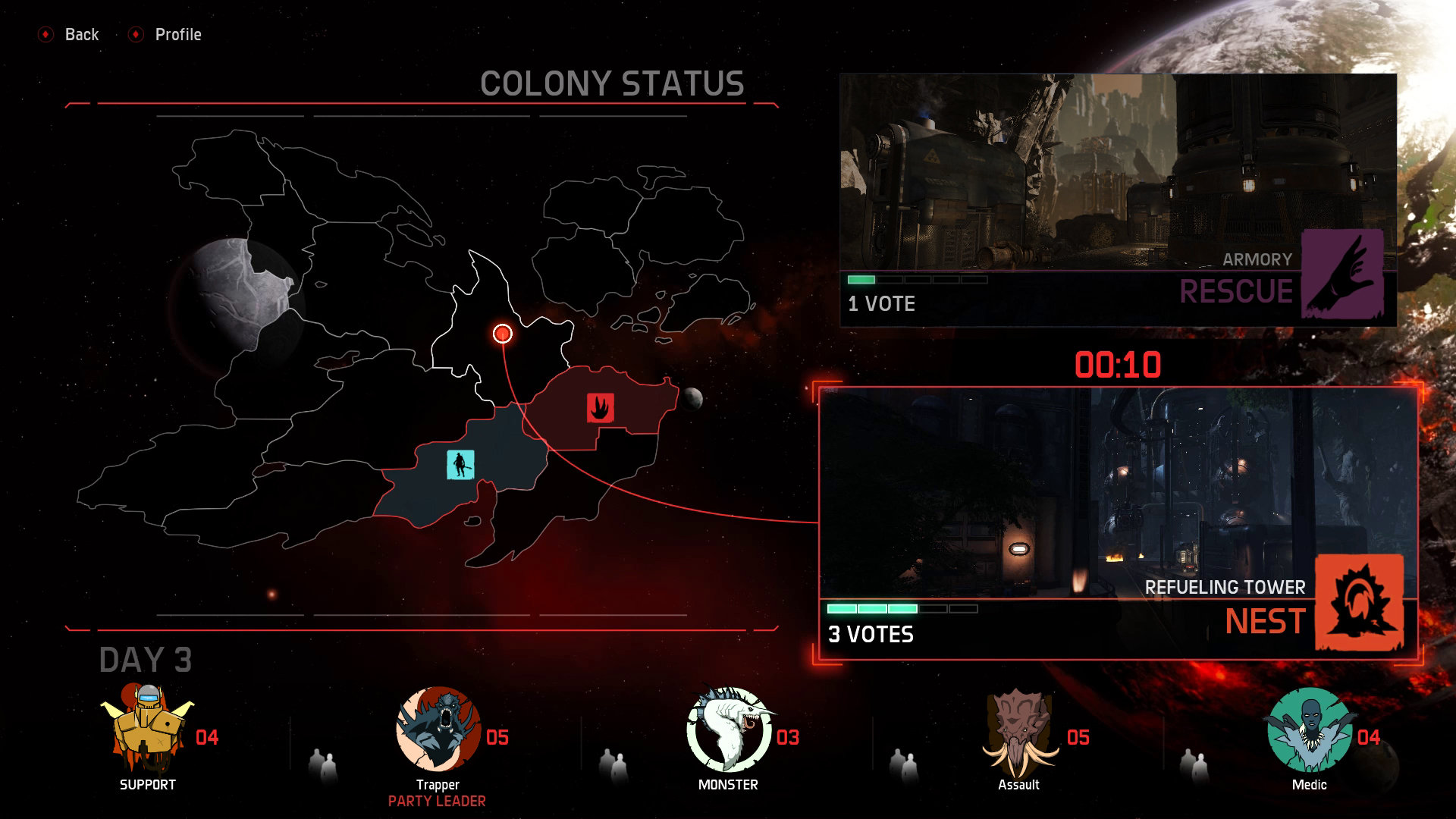Select the cyan hunter map marker

460,464
